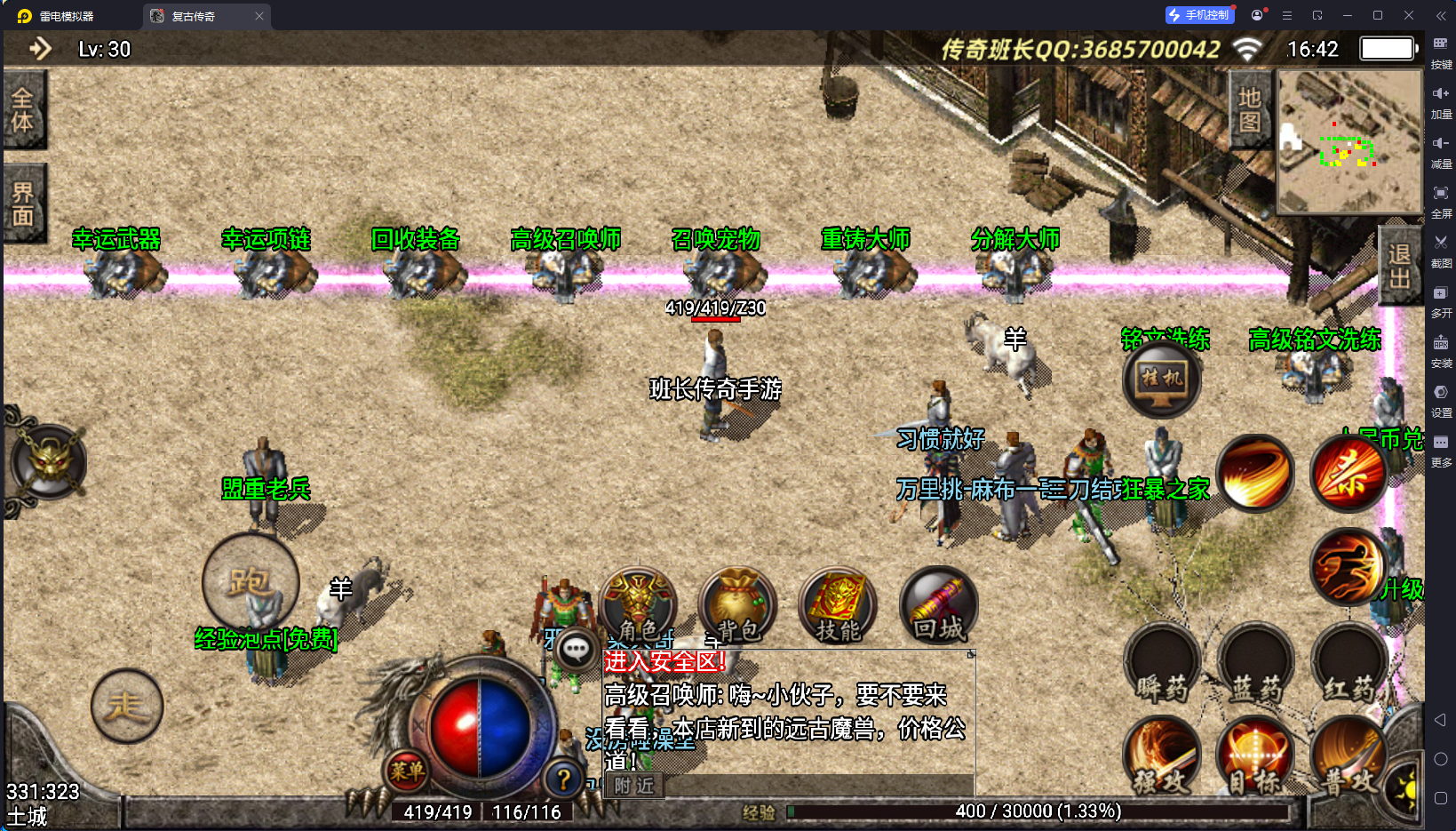Screen dimensions: 1456x831
Task: Open the 角色 character panel
Action: point(638,604)
